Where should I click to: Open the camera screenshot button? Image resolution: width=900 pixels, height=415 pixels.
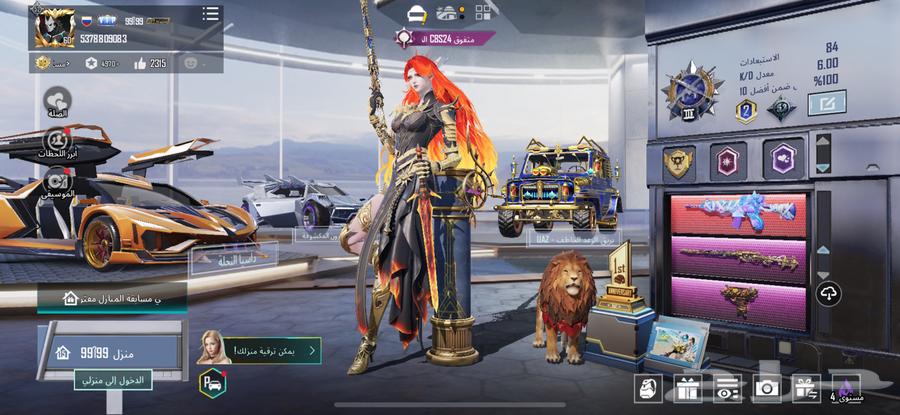click(x=767, y=389)
